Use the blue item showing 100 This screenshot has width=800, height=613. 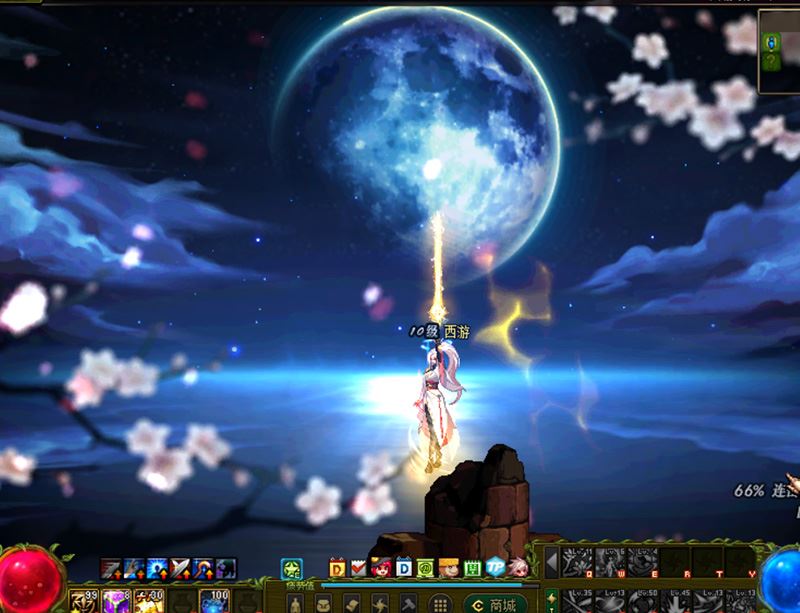pyautogui.click(x=214, y=601)
